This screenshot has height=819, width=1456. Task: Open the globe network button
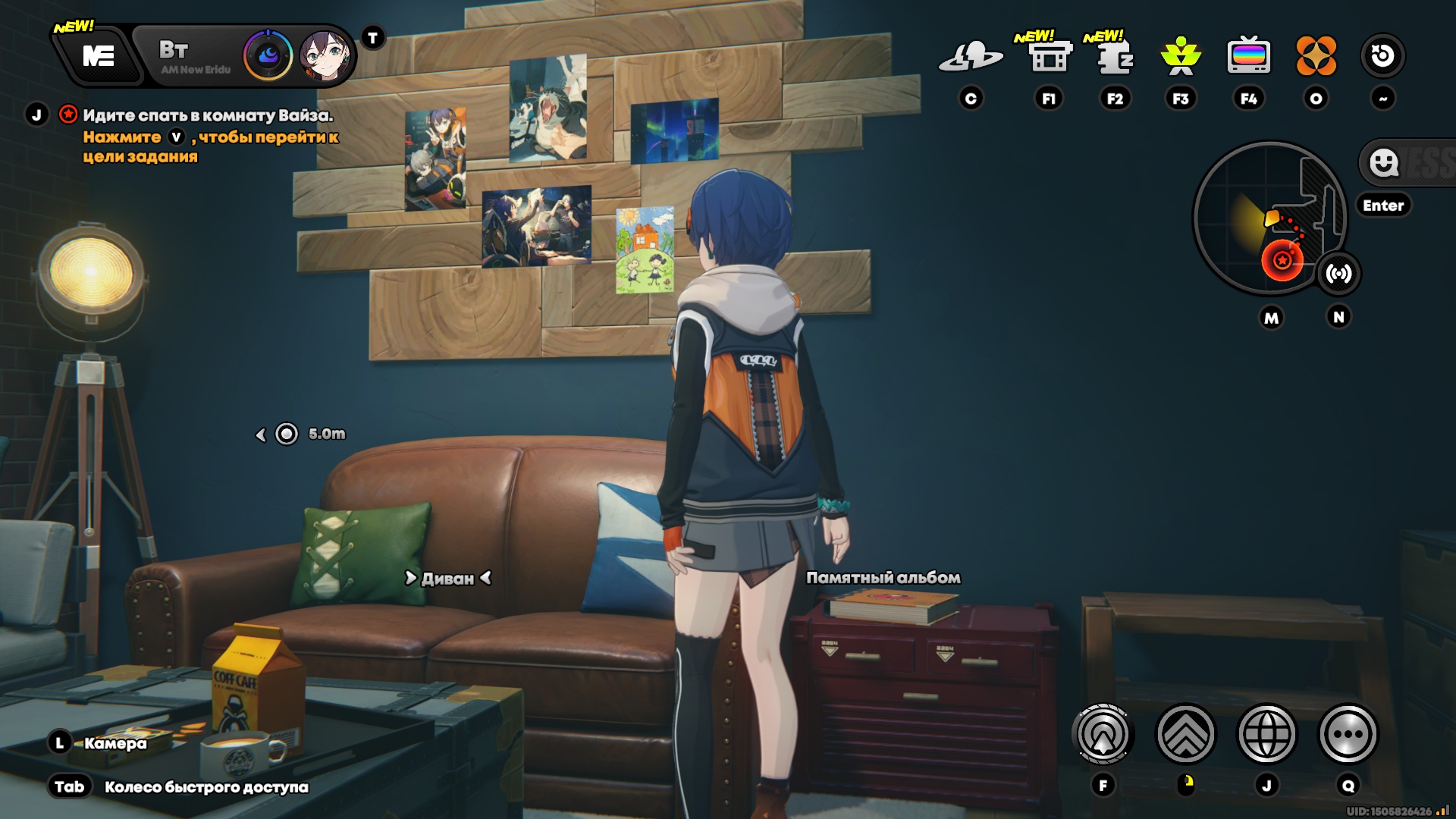click(1266, 734)
